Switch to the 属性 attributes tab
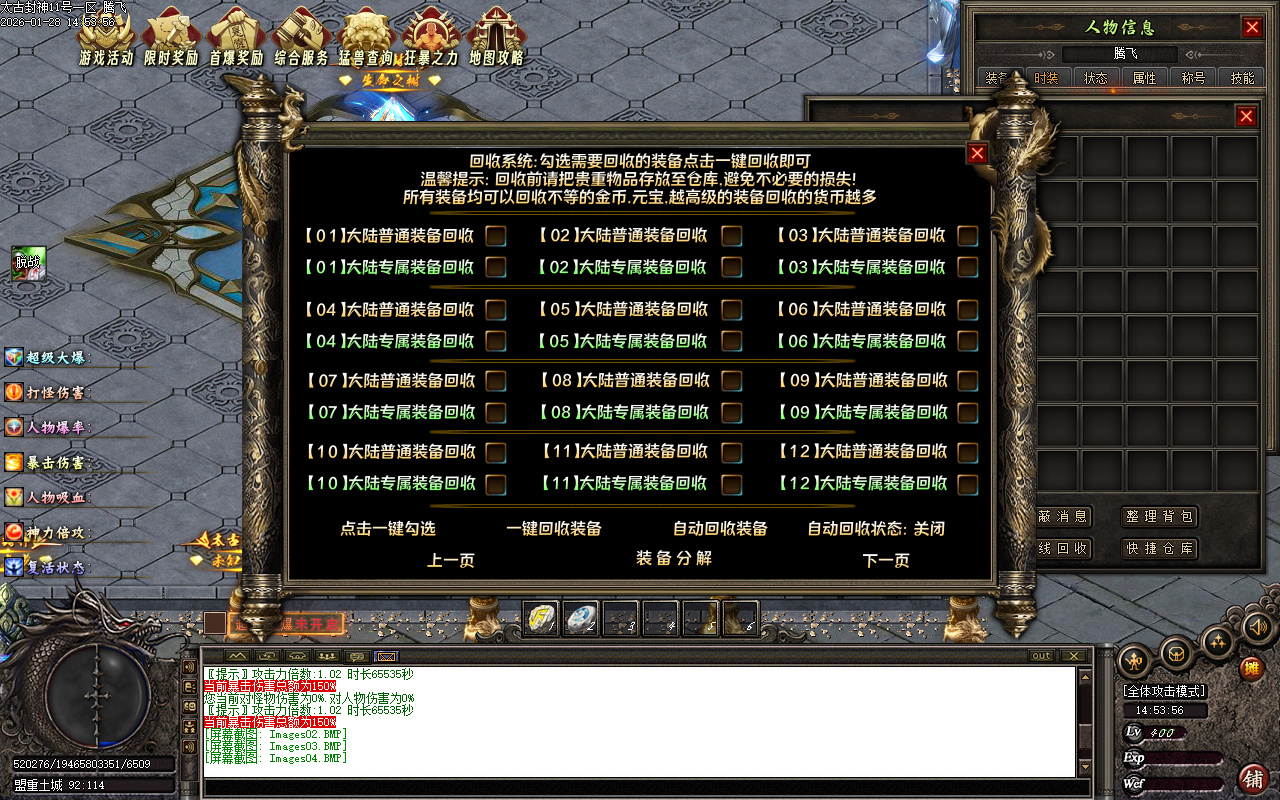The width and height of the screenshot is (1280, 800). click(1146, 76)
